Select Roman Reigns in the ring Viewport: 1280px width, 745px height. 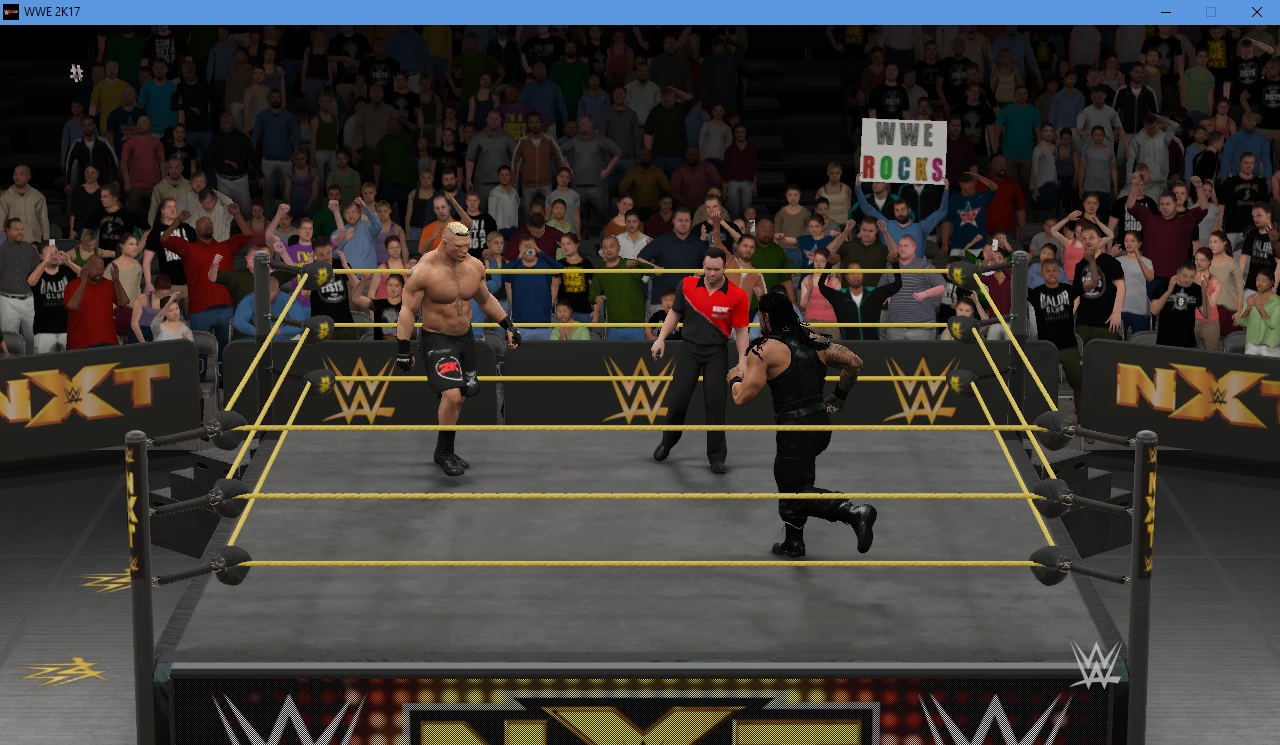point(795,400)
